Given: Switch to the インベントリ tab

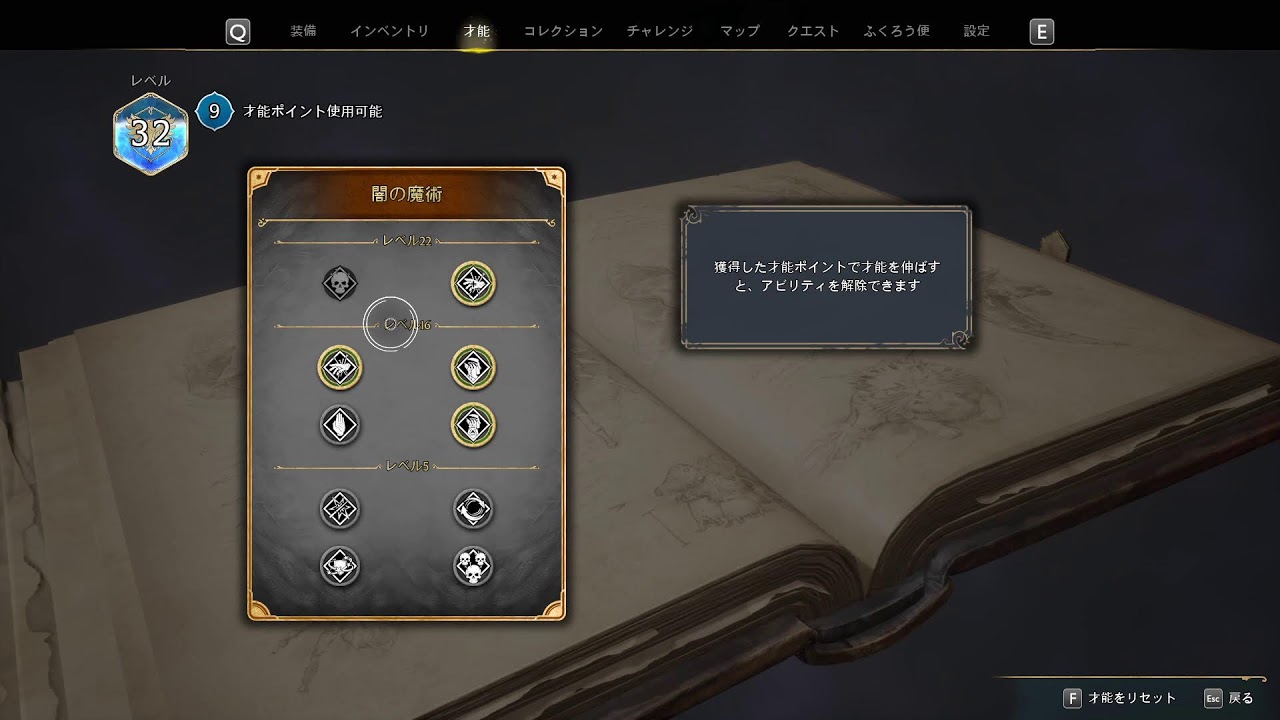Looking at the screenshot, I should point(389,31).
